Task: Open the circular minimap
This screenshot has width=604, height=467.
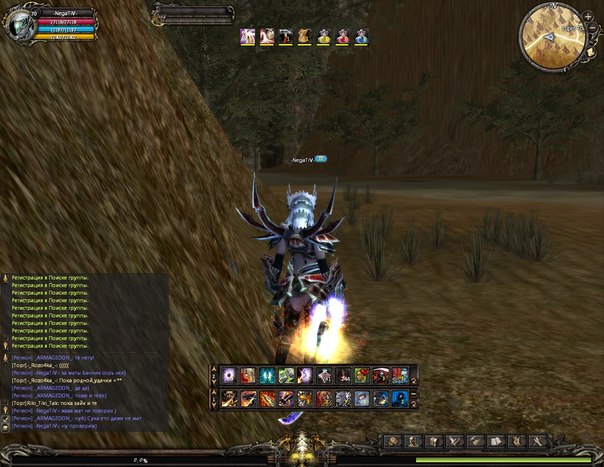Action: click(552, 36)
